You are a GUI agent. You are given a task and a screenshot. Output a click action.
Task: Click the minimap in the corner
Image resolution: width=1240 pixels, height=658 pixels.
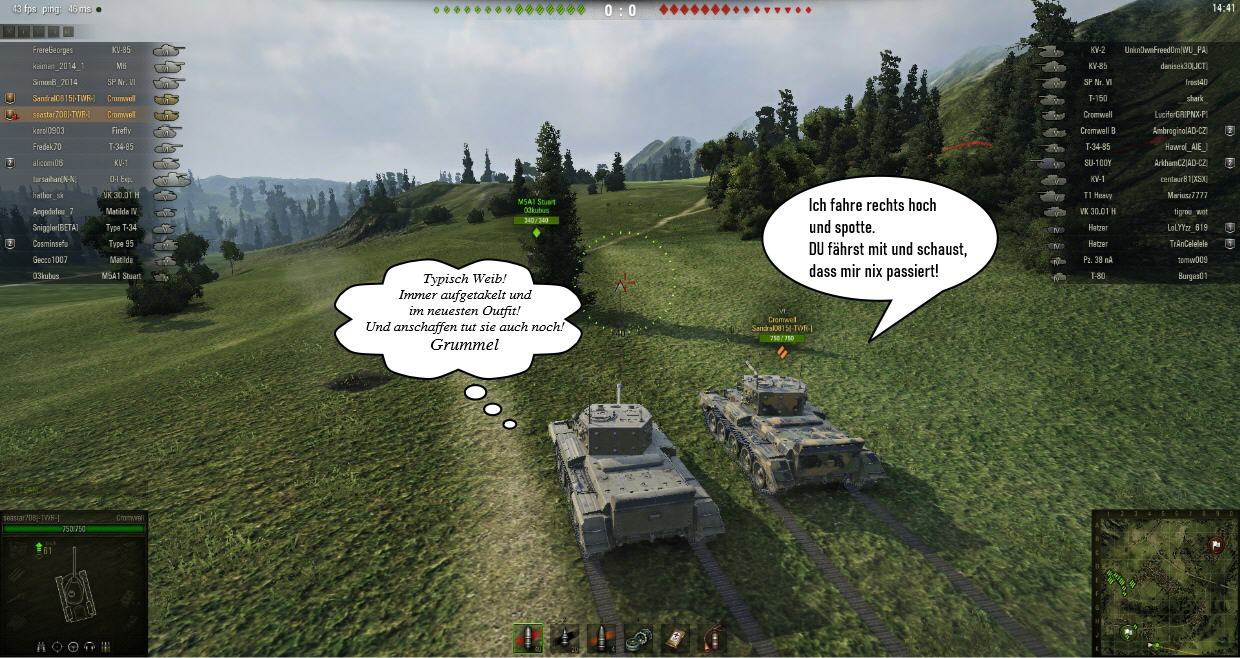click(1164, 582)
